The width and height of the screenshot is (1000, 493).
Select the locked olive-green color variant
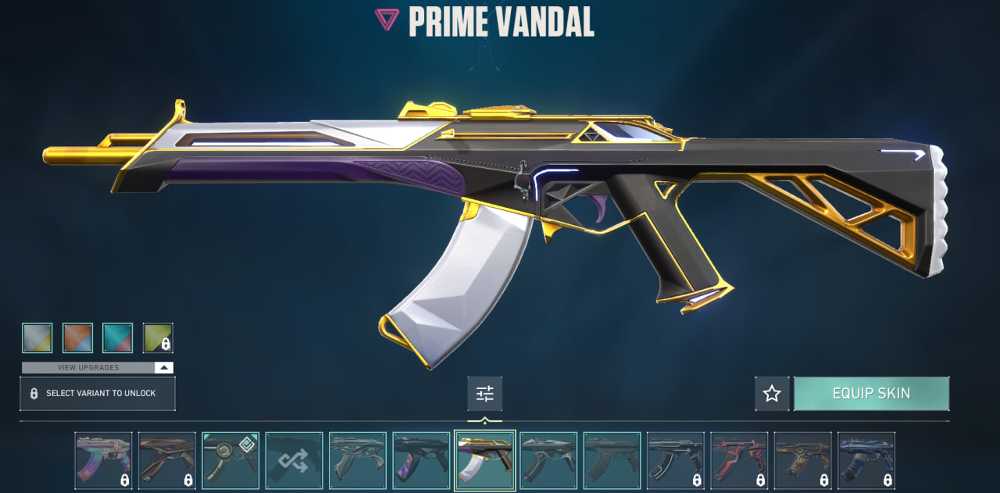[x=157, y=338]
